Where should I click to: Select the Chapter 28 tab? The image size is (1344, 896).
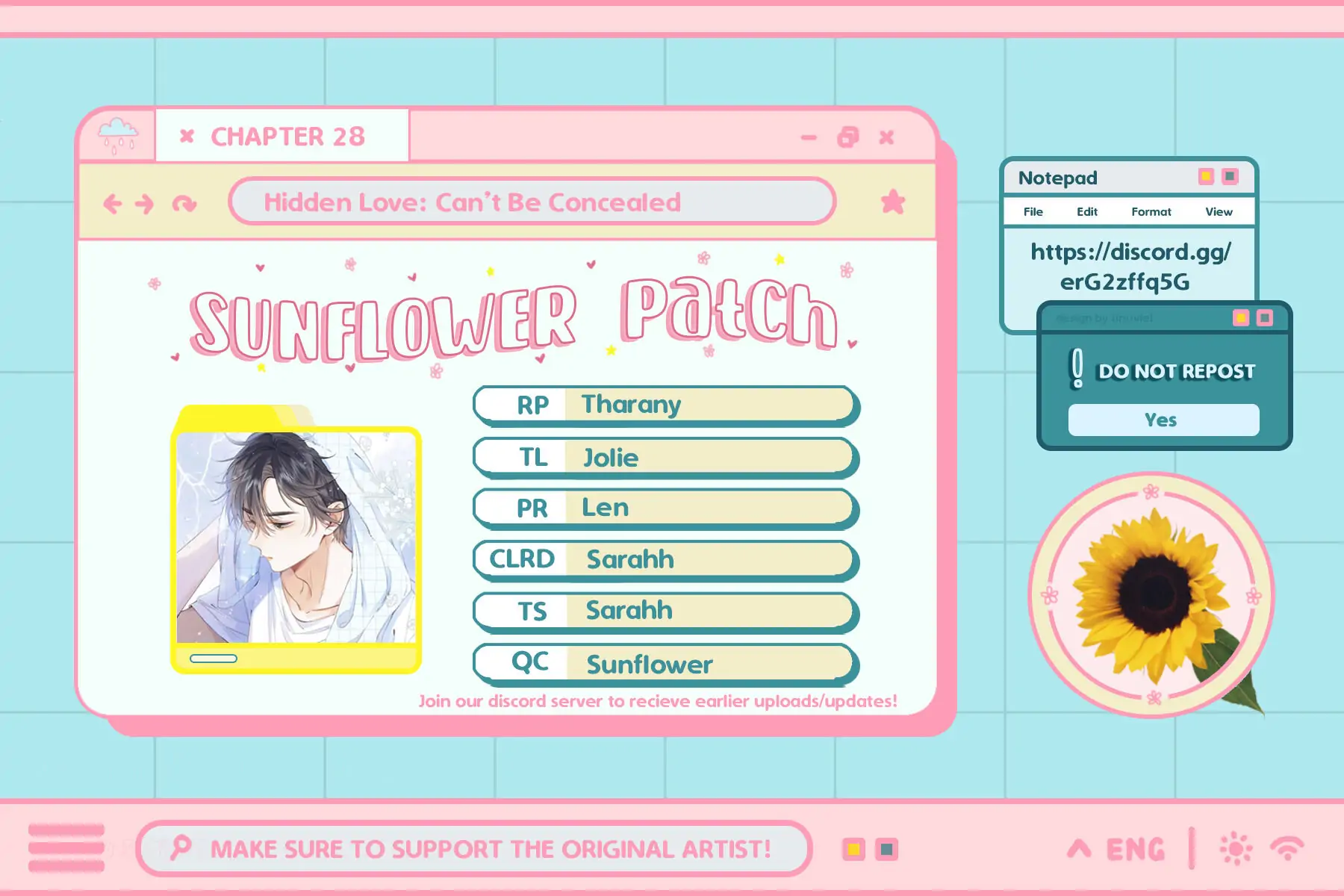(287, 137)
